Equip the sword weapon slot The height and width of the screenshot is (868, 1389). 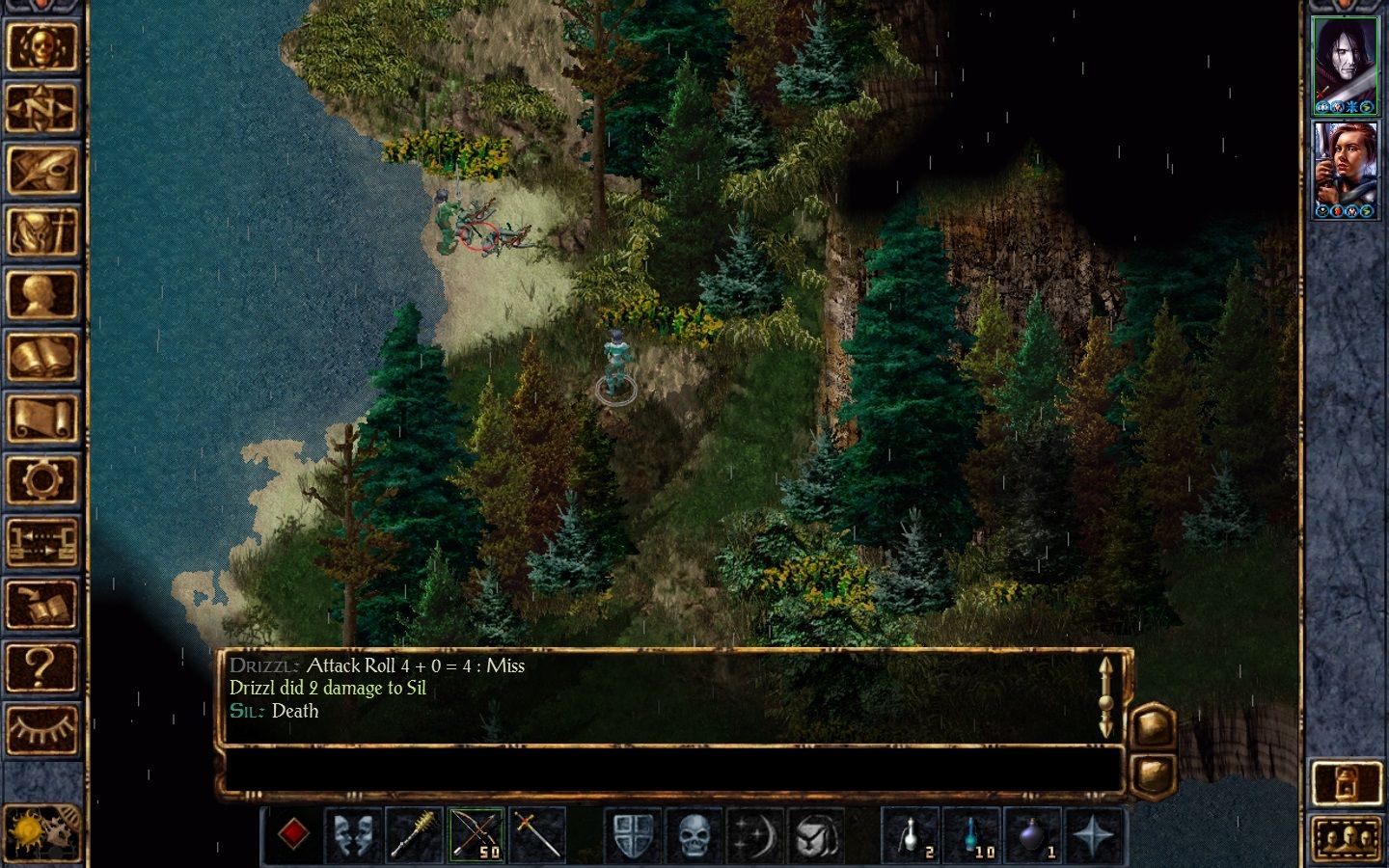537,834
